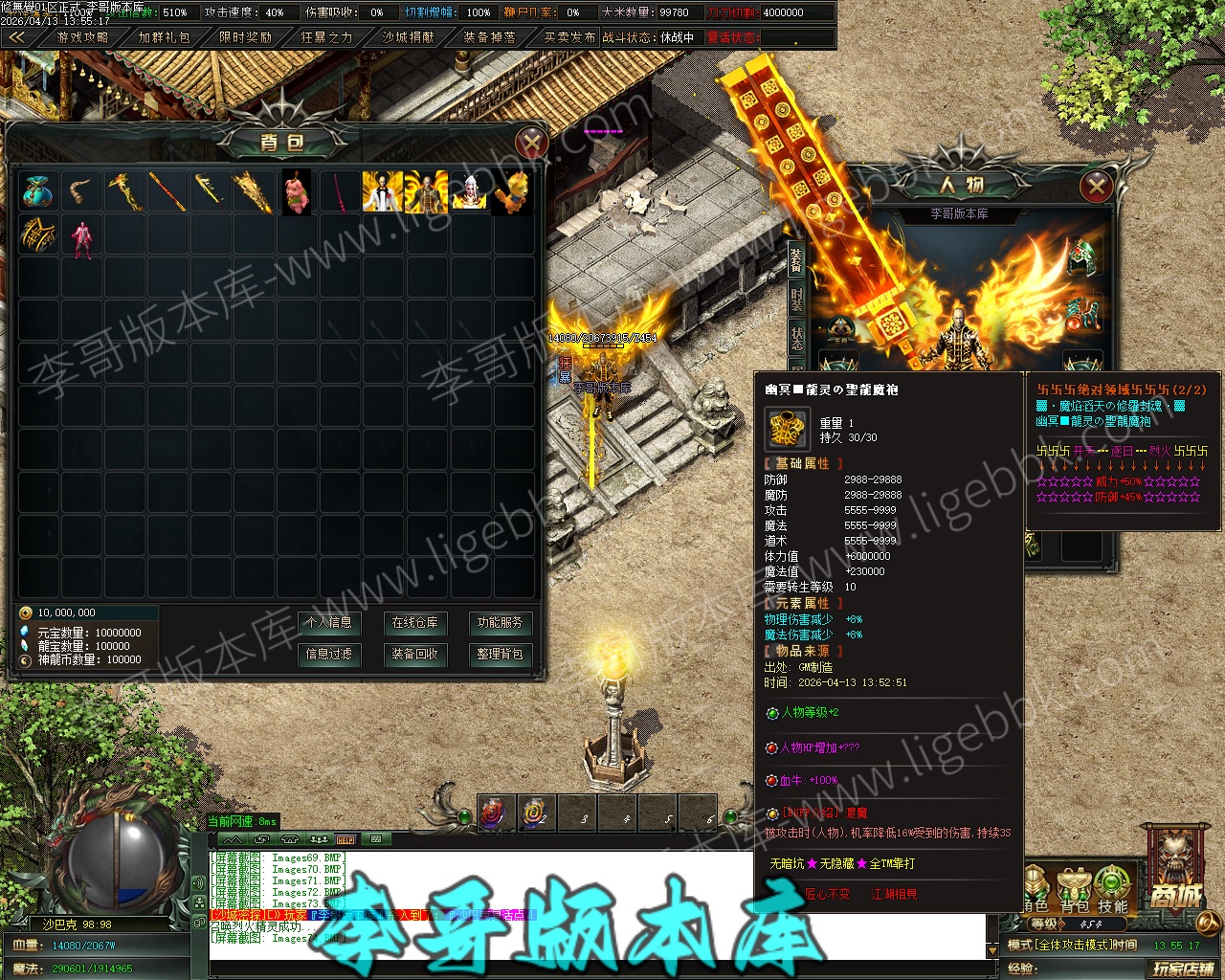Close the 背包 inventory window
The image size is (1225, 980).
[531, 144]
